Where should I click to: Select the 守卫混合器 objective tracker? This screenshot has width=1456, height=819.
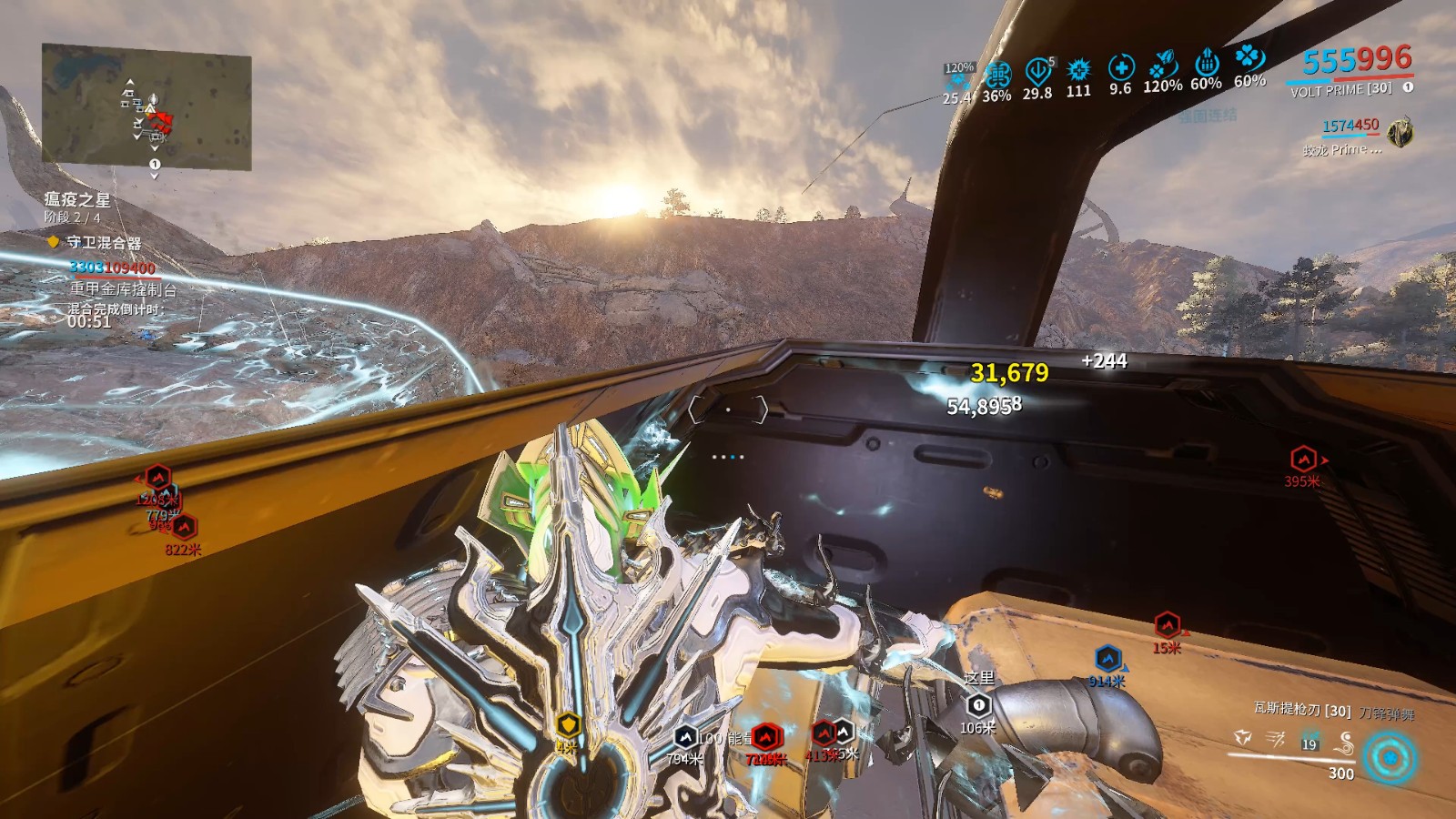click(103, 243)
